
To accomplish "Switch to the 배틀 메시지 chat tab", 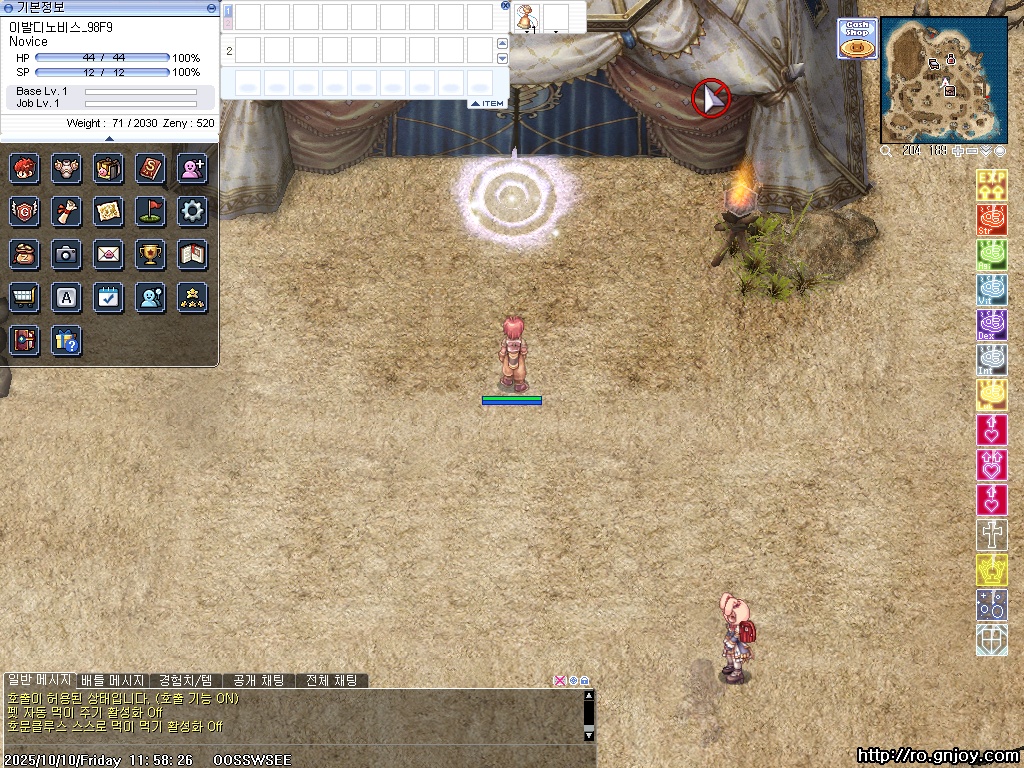I will 113,681.
